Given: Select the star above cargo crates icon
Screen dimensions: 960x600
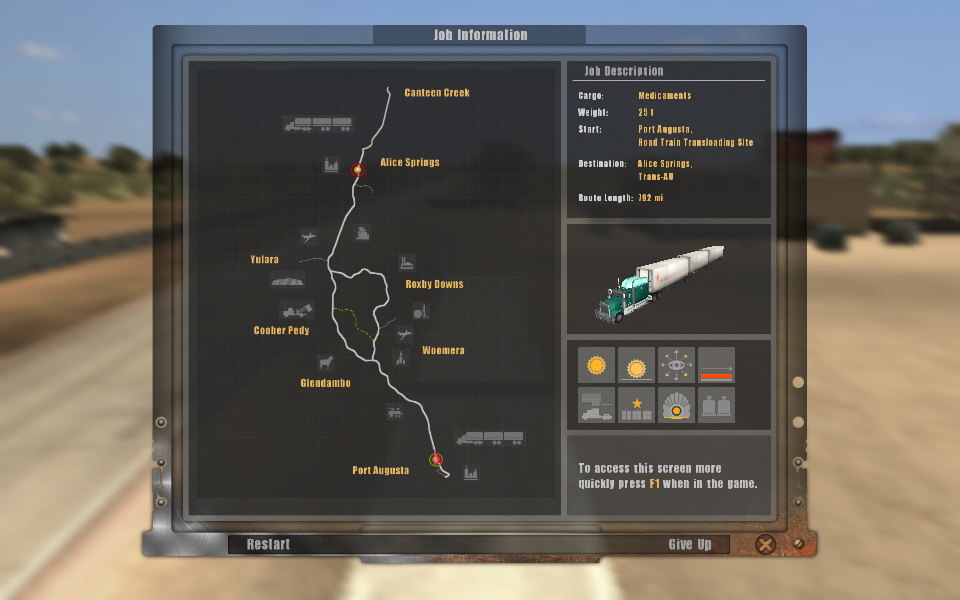Looking at the screenshot, I should 637,405.
